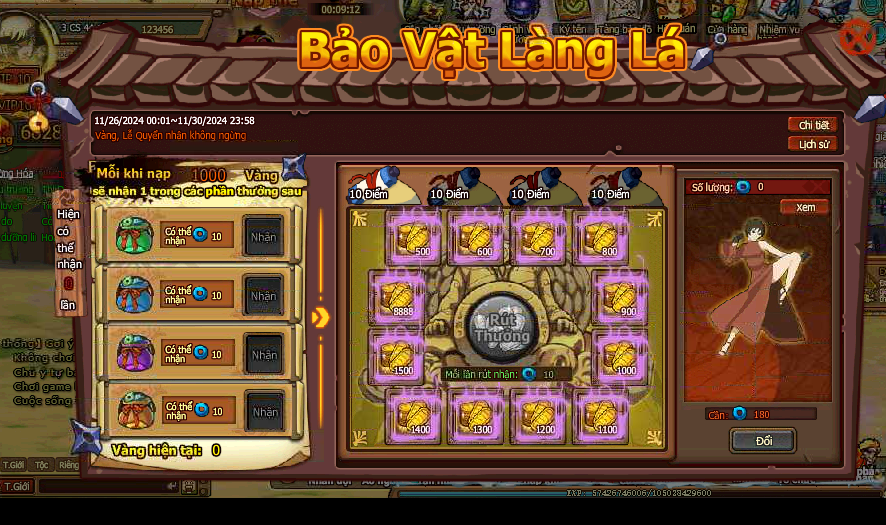Viewport: 886px width, 525px height.
Task: Exchange points with the Đổi button
Action: 763,440
